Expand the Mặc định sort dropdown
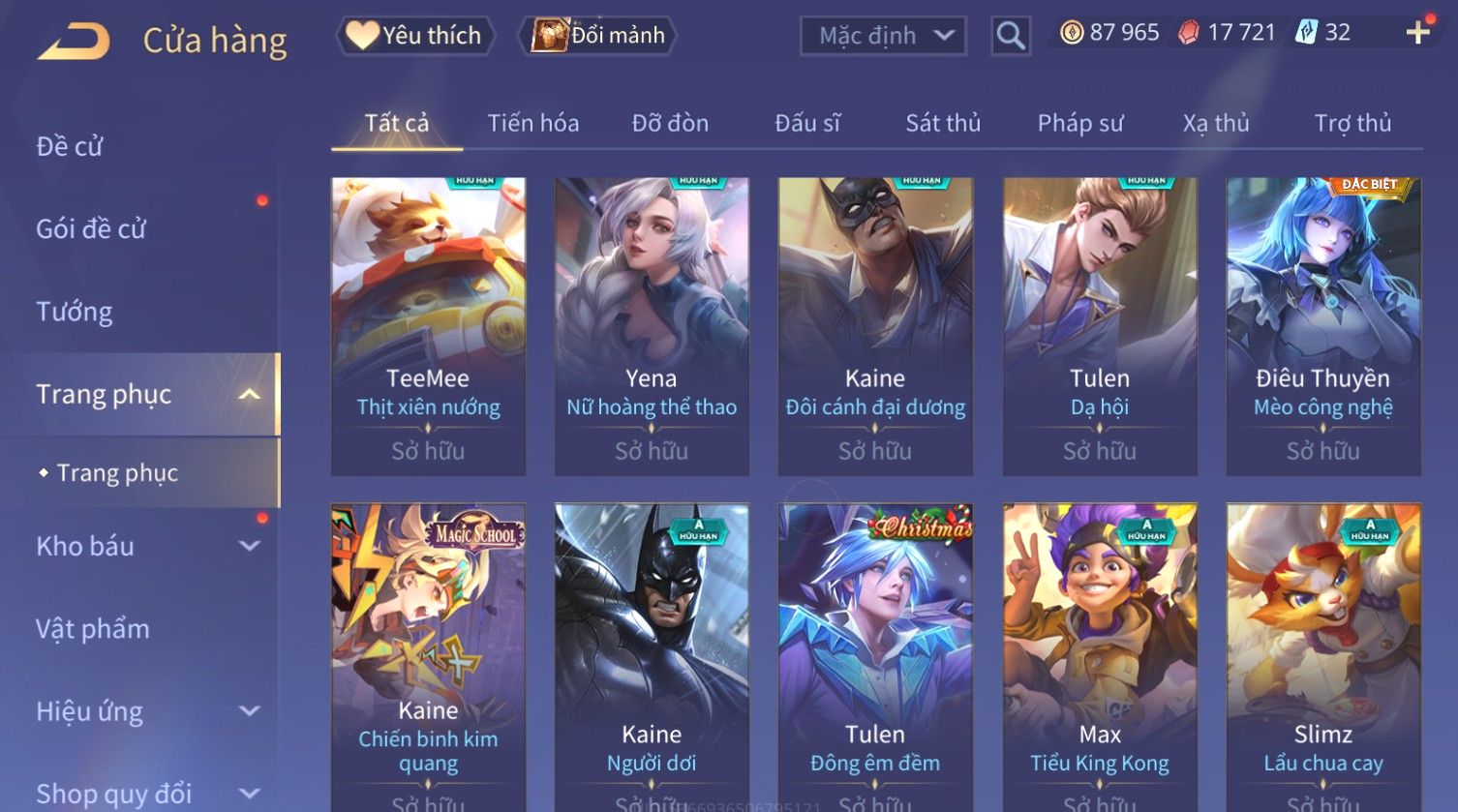This screenshot has width=1458, height=812. pyautogui.click(x=883, y=37)
